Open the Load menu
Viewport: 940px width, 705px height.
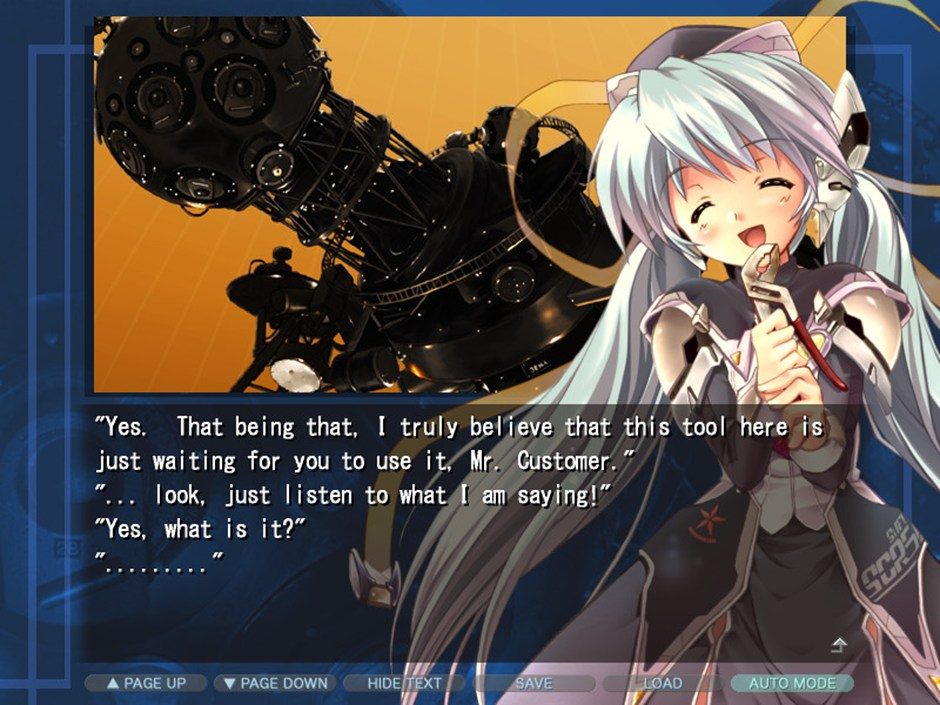662,683
